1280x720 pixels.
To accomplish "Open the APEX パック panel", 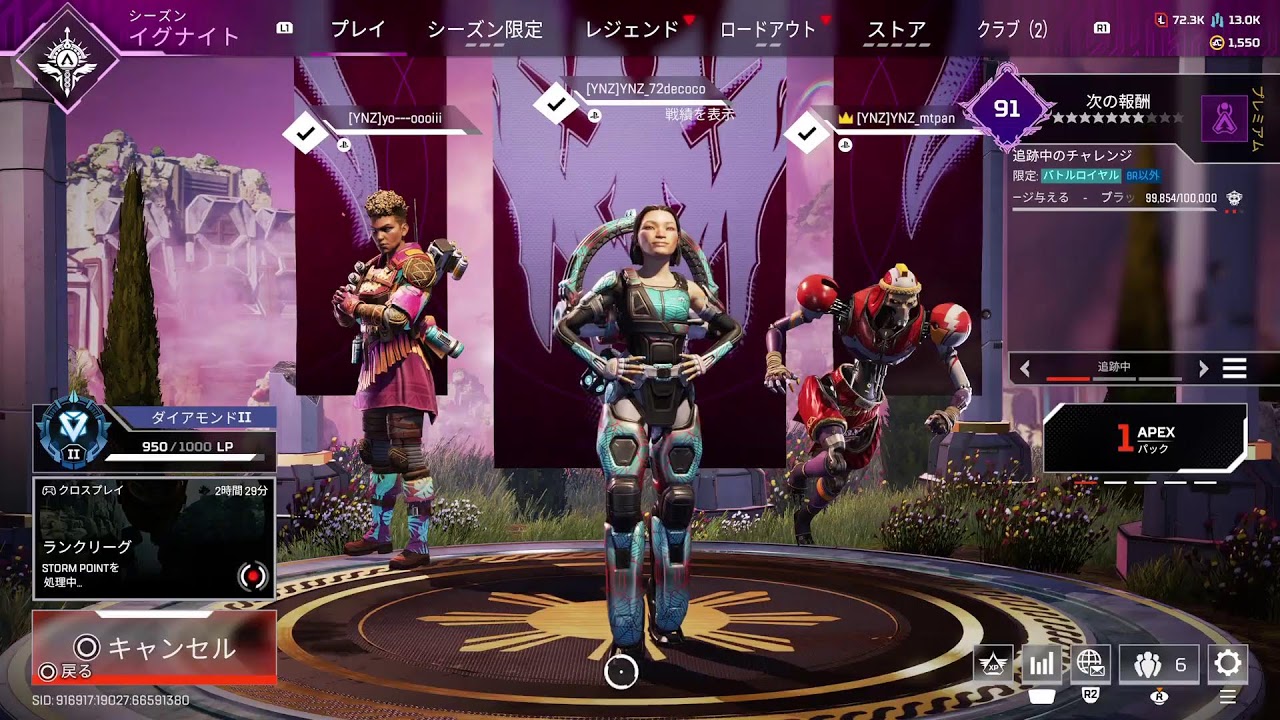I will point(1145,439).
